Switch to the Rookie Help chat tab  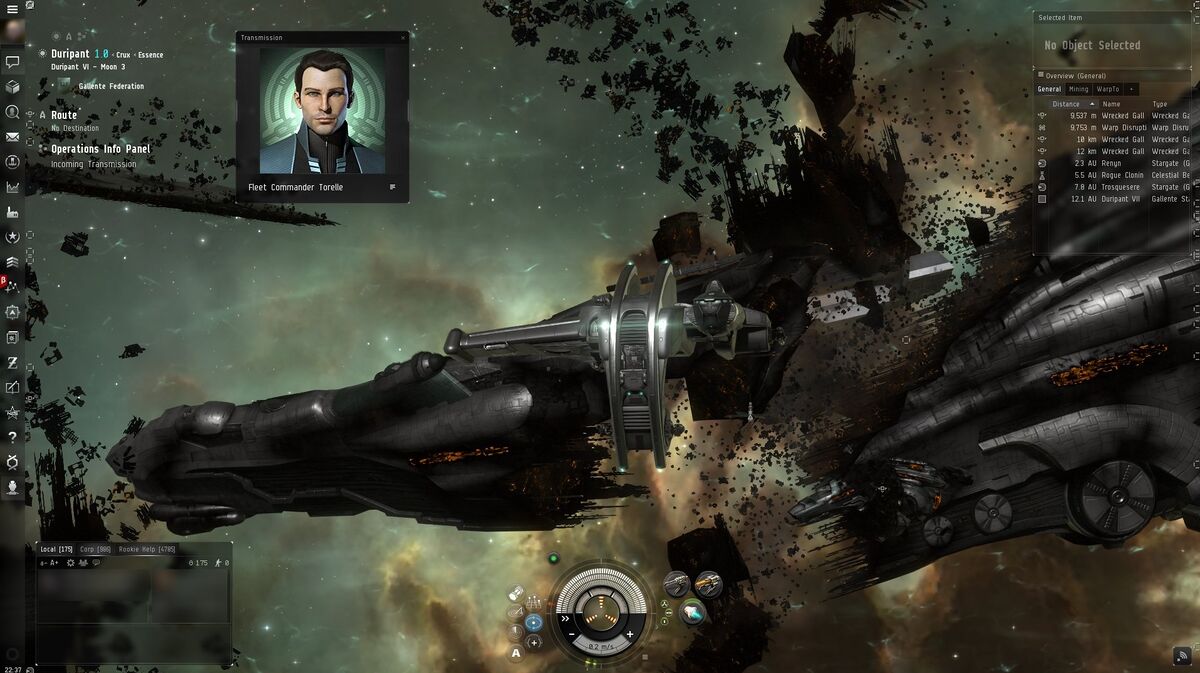(x=146, y=549)
